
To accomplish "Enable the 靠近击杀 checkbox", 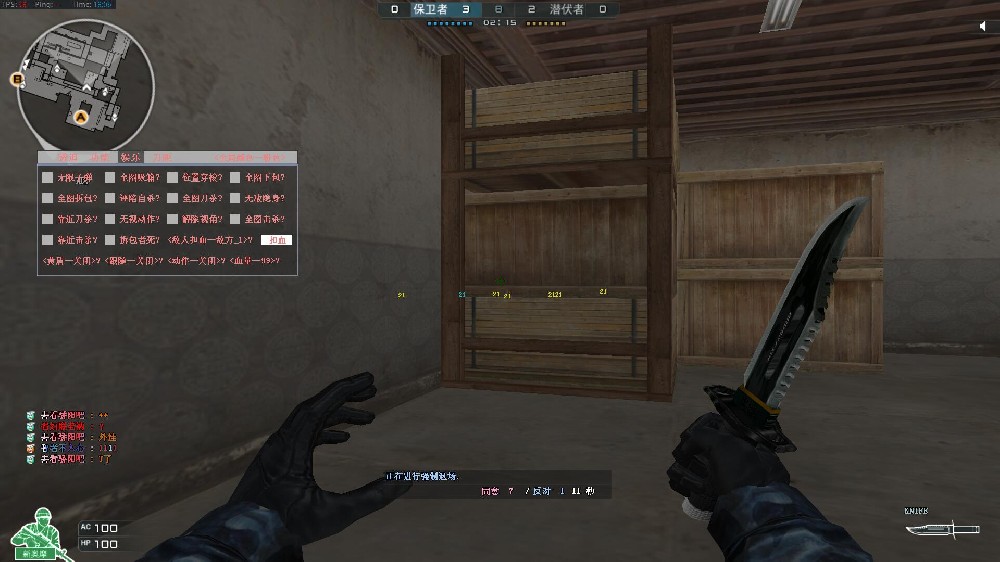I will pos(48,240).
